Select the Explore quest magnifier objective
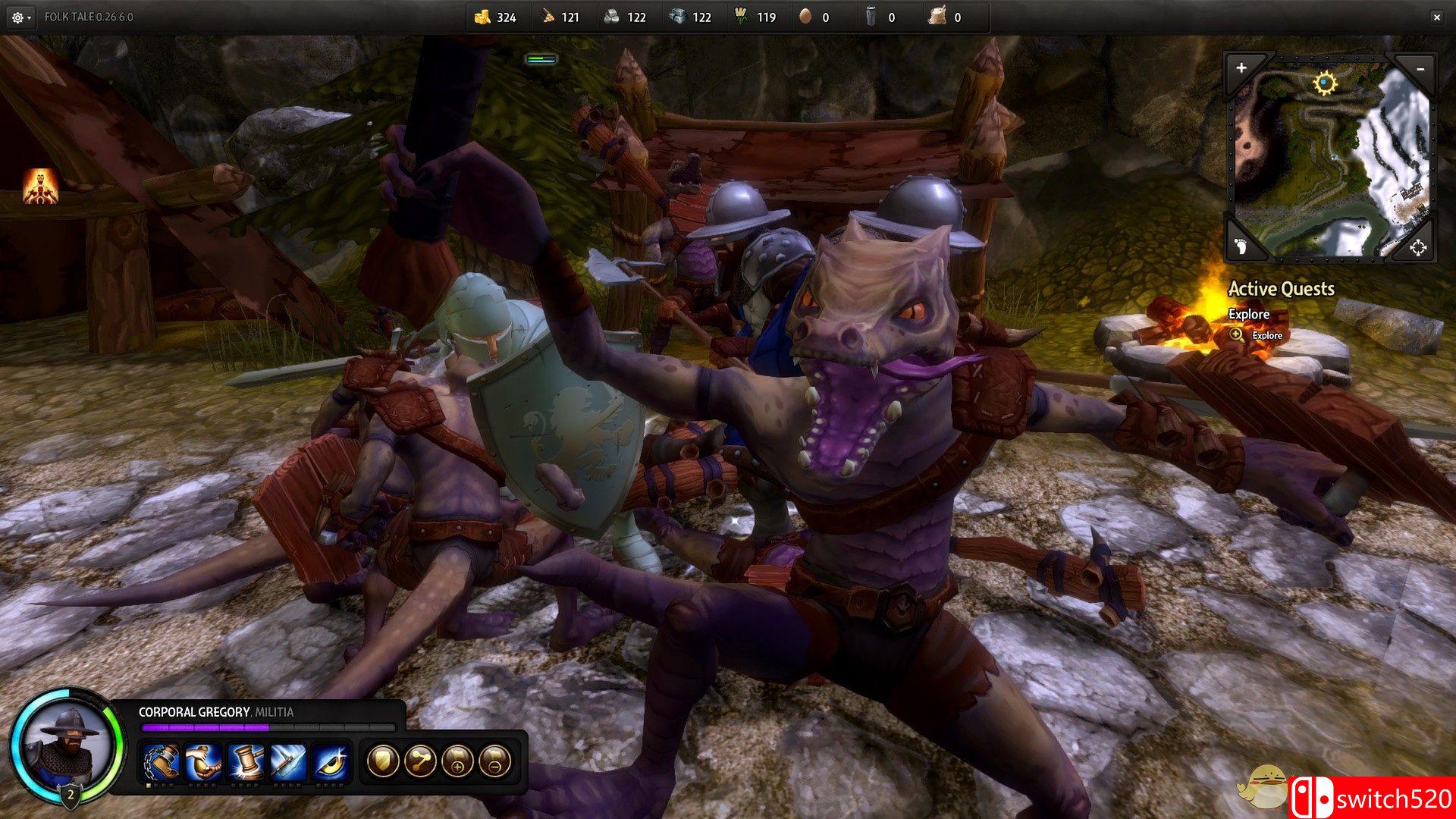 [1237, 335]
